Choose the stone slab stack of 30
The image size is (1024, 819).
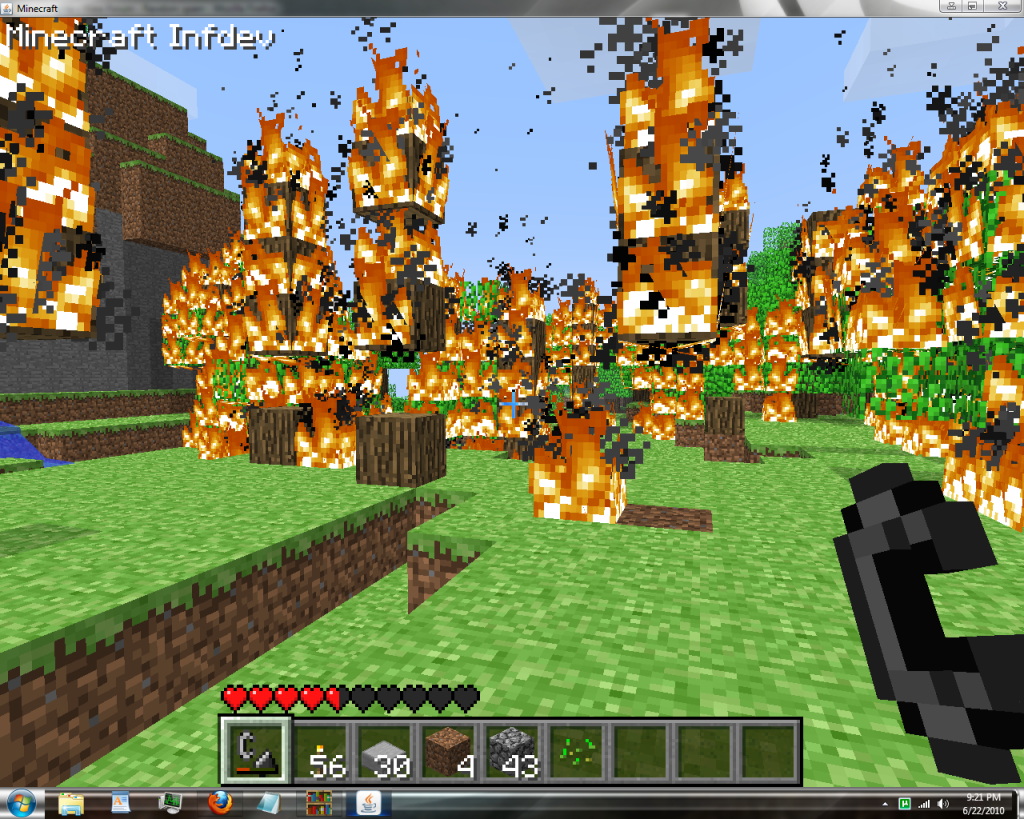coord(385,750)
